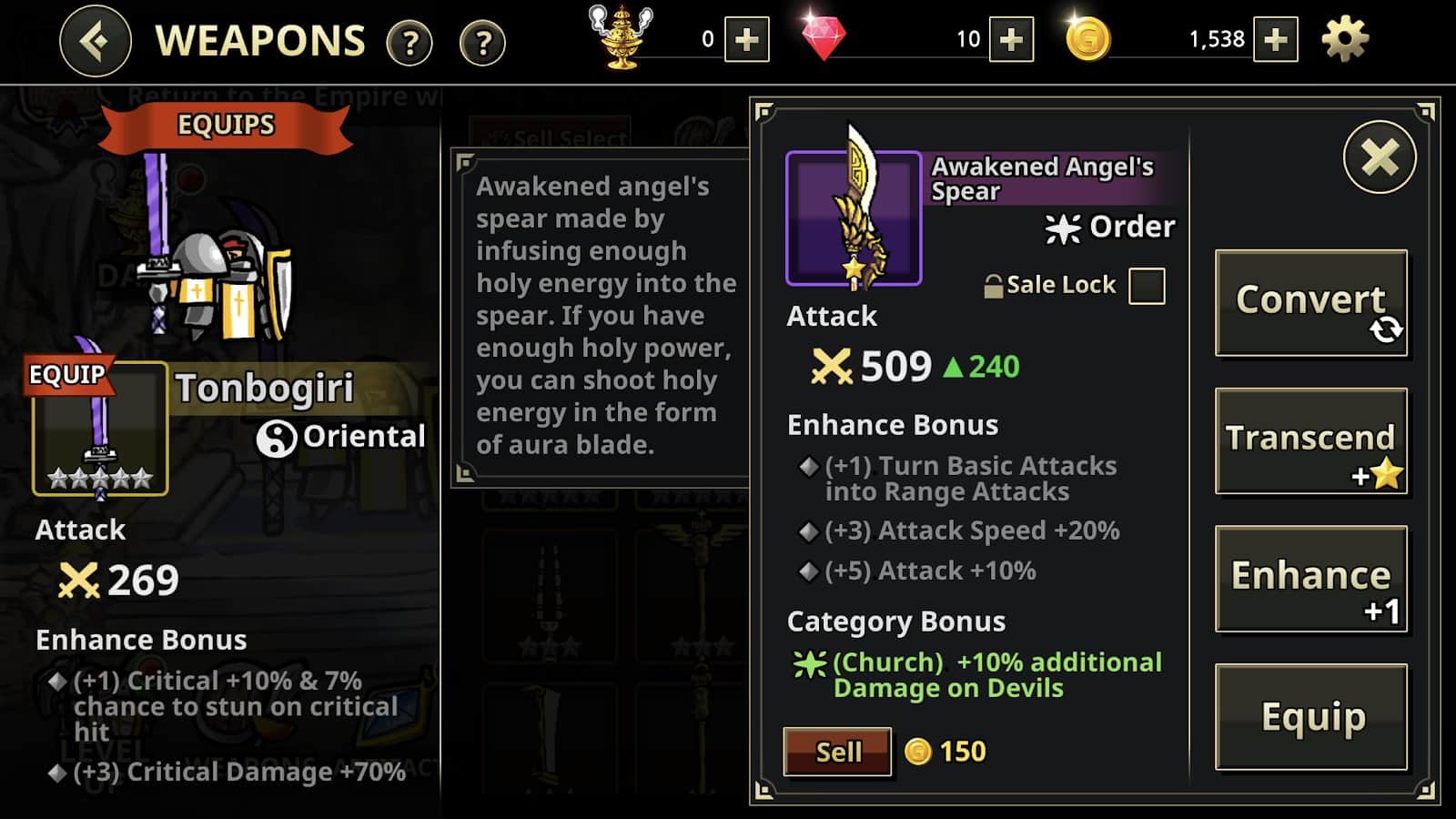Close the Awakened Angel's Spear panel

point(1380,157)
